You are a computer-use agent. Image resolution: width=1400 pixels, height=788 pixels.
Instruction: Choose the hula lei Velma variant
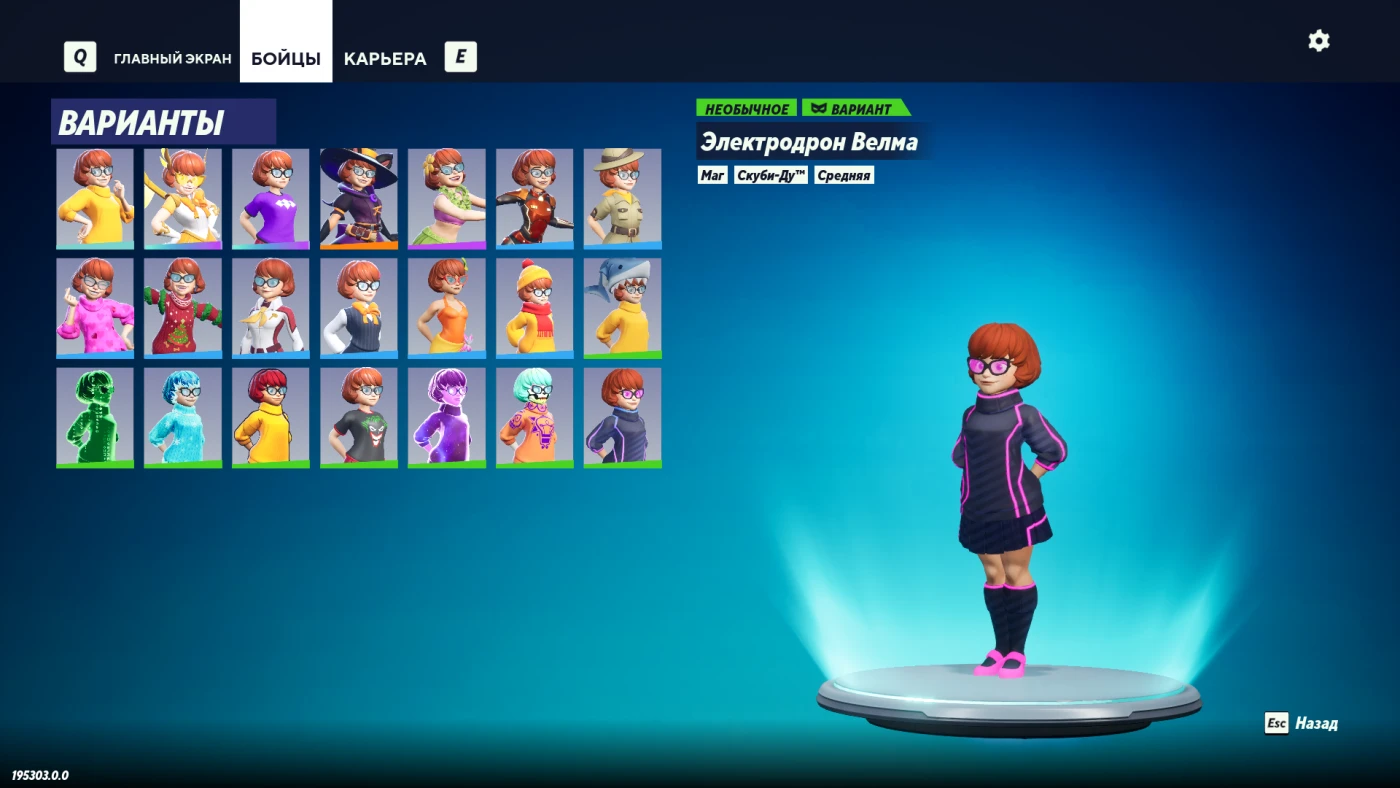pos(447,198)
